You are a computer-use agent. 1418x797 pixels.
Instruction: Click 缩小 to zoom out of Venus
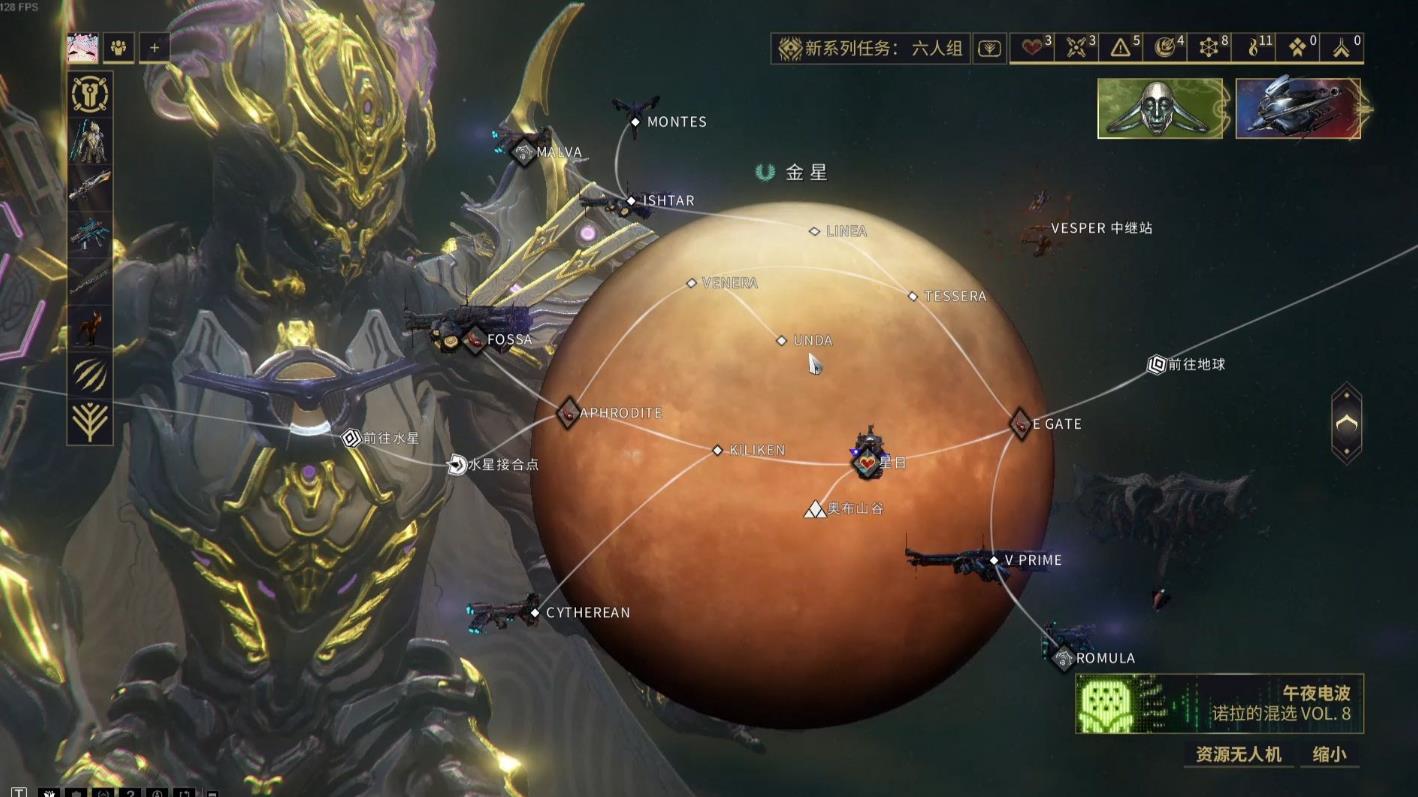(x=1330, y=756)
